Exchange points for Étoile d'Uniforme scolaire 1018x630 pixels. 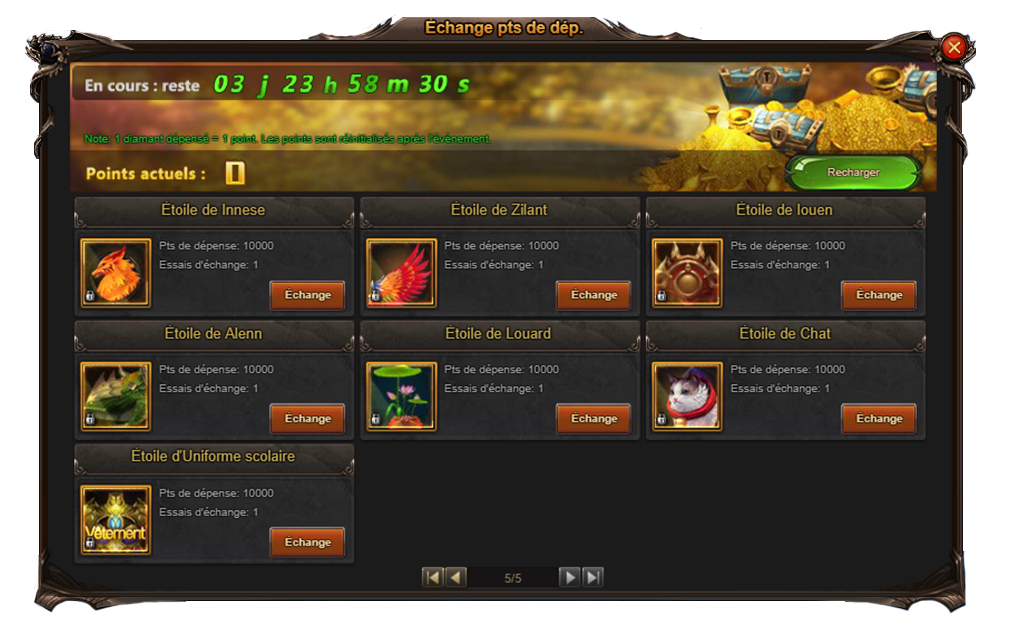pyautogui.click(x=307, y=542)
